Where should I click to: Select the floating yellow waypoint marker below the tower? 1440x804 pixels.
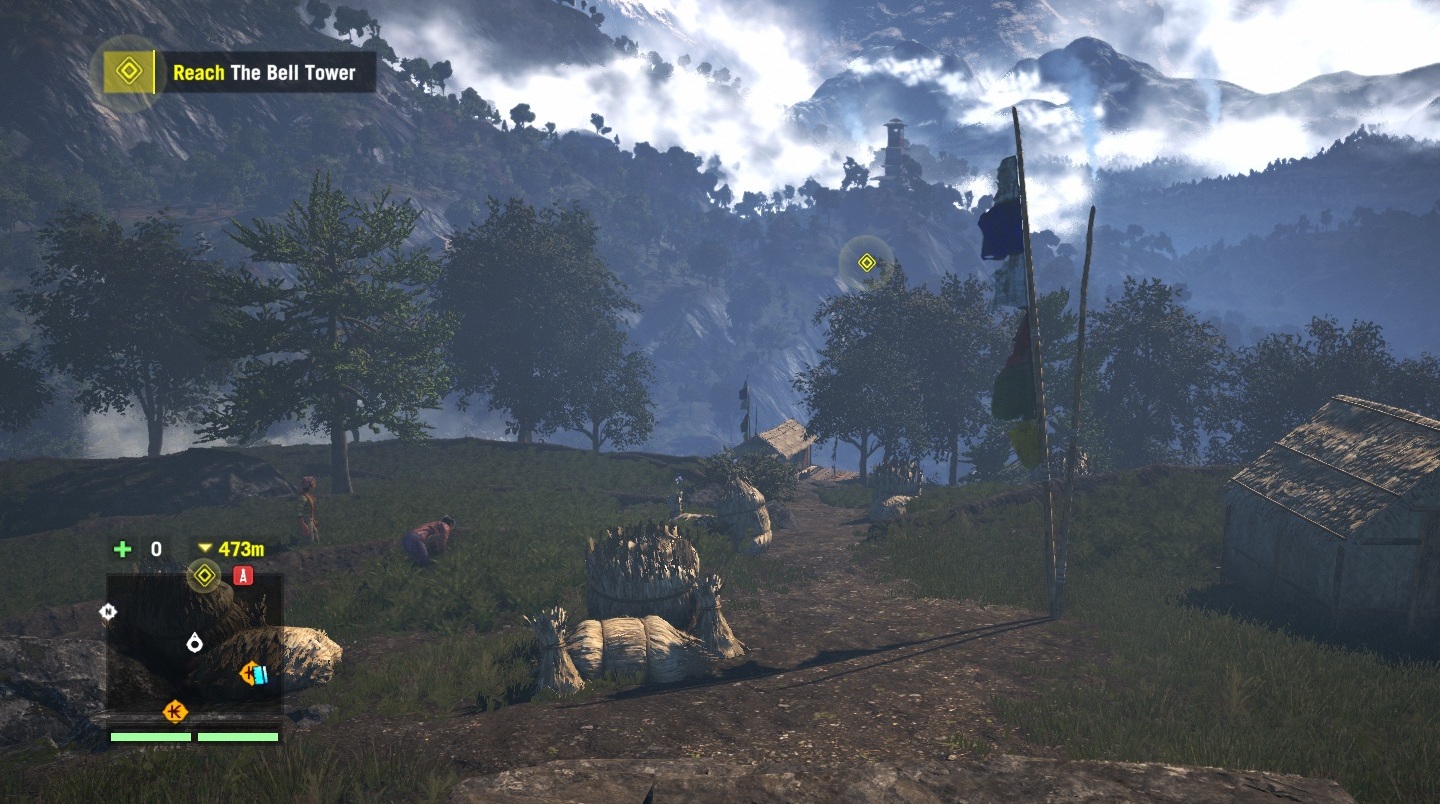867,263
